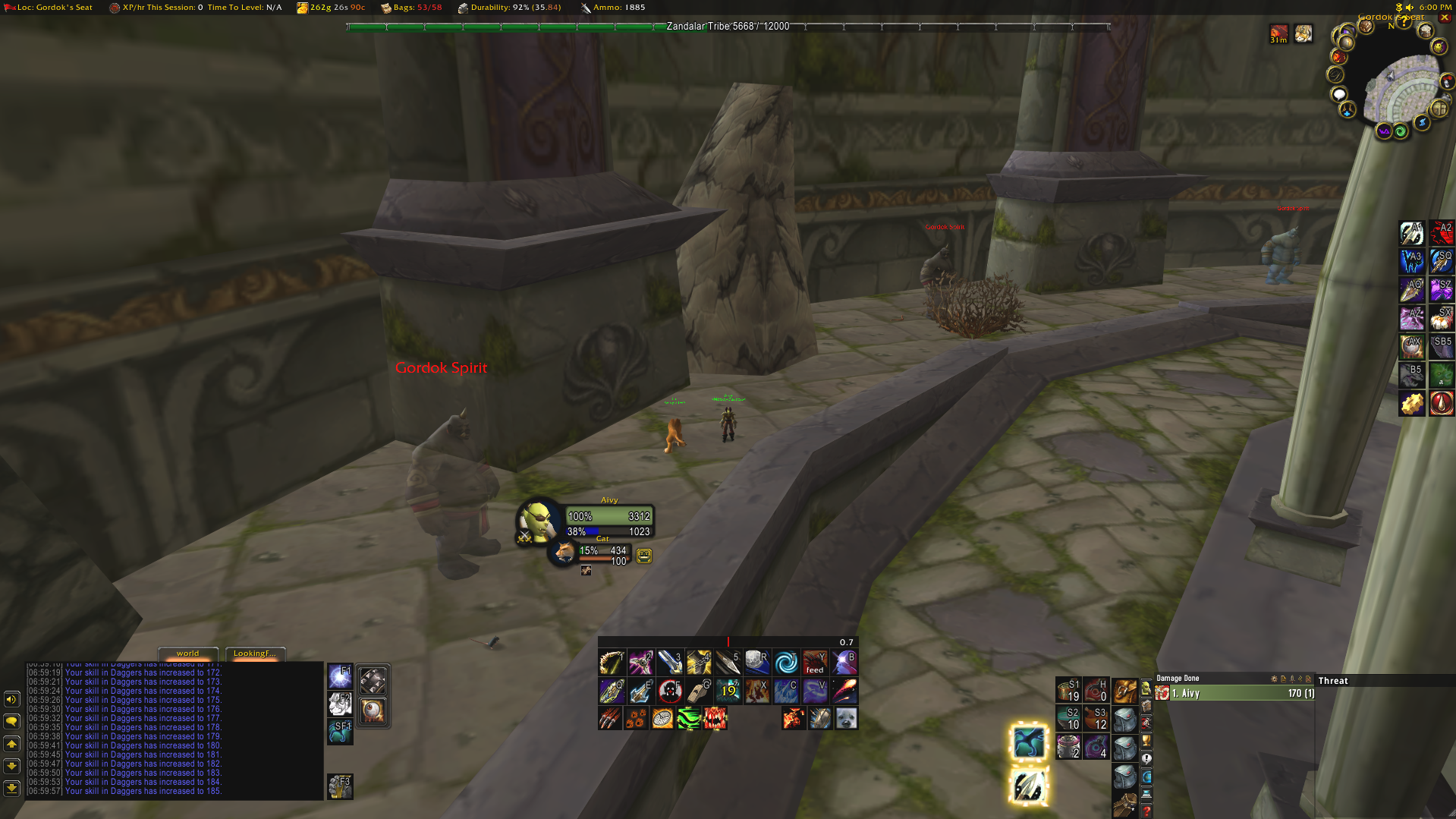
Task: Open the chat menu speech bubble button
Action: coord(11,721)
